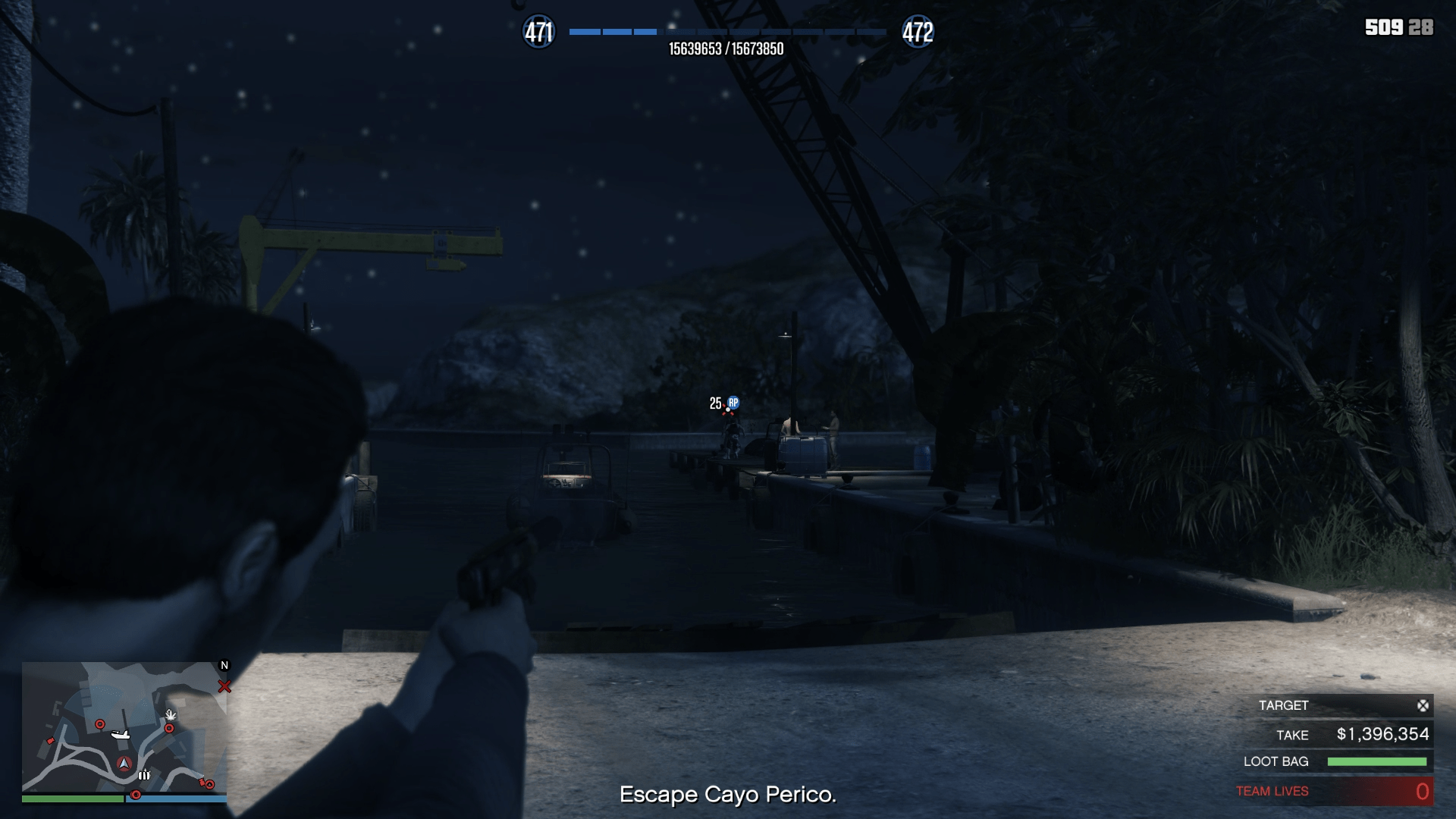Select the prison bars icon on the minimap
The width and height of the screenshot is (1456, 819).
point(144,777)
